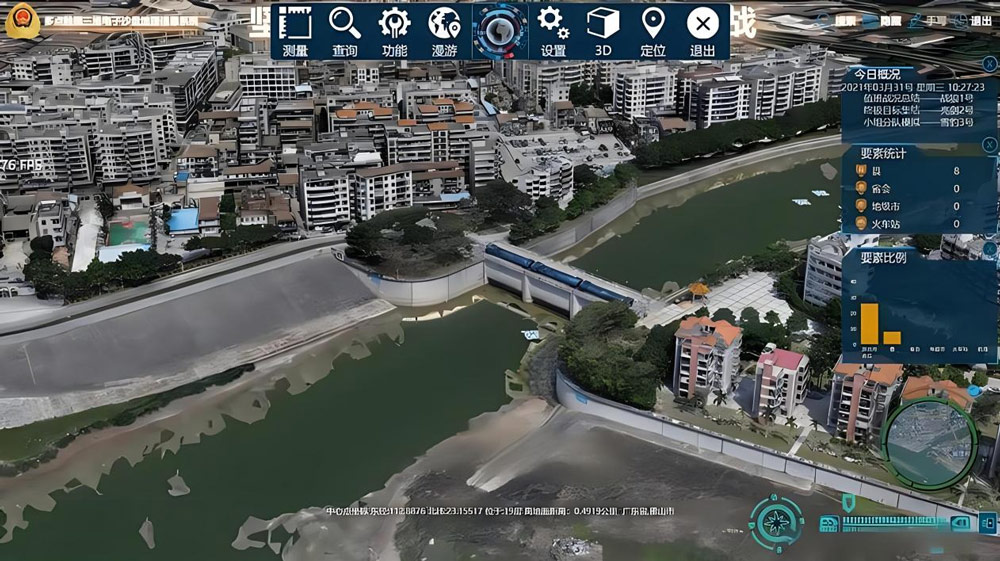Screen dimensions: 1000x561
Task: Select the 查询 search tool
Action: pyautogui.click(x=345, y=31)
